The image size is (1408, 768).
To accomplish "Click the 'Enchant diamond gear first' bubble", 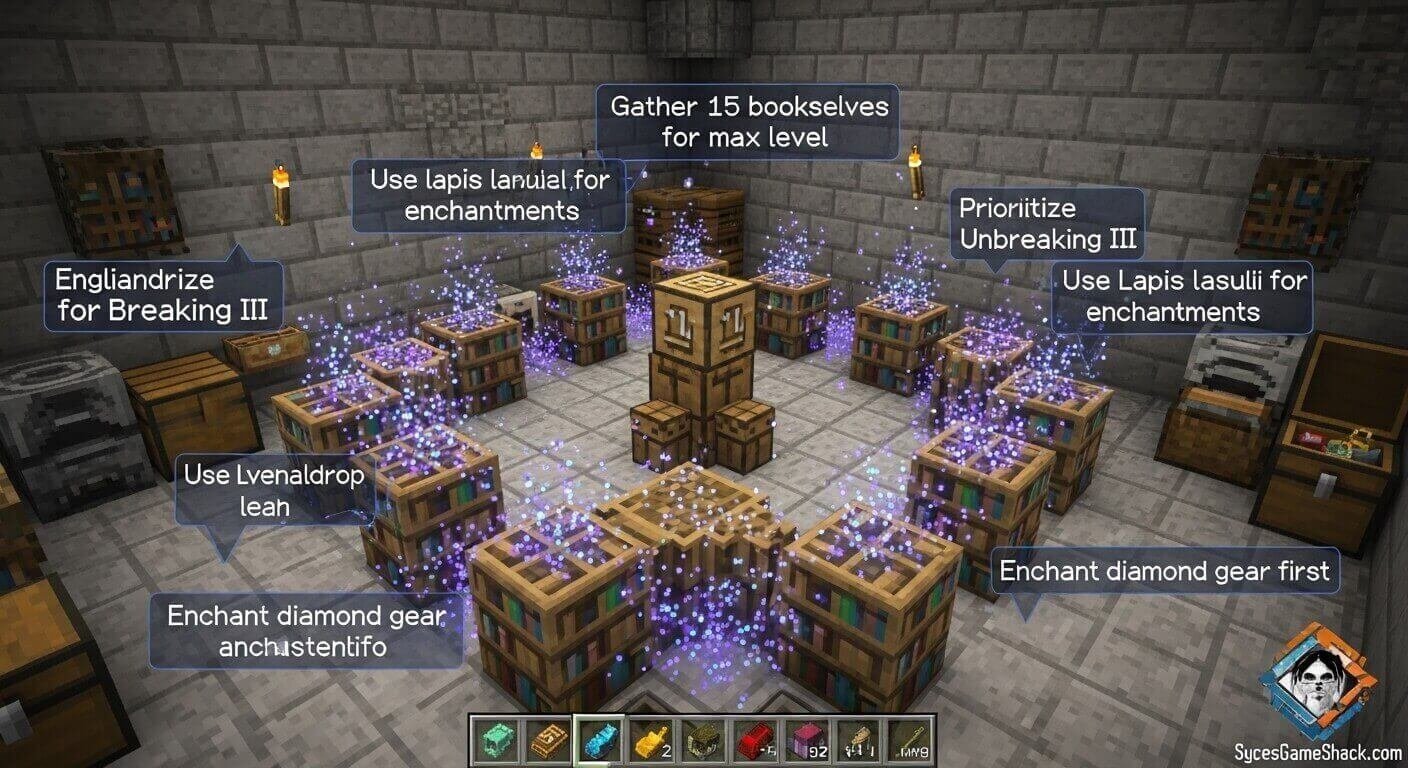I will tap(1163, 571).
